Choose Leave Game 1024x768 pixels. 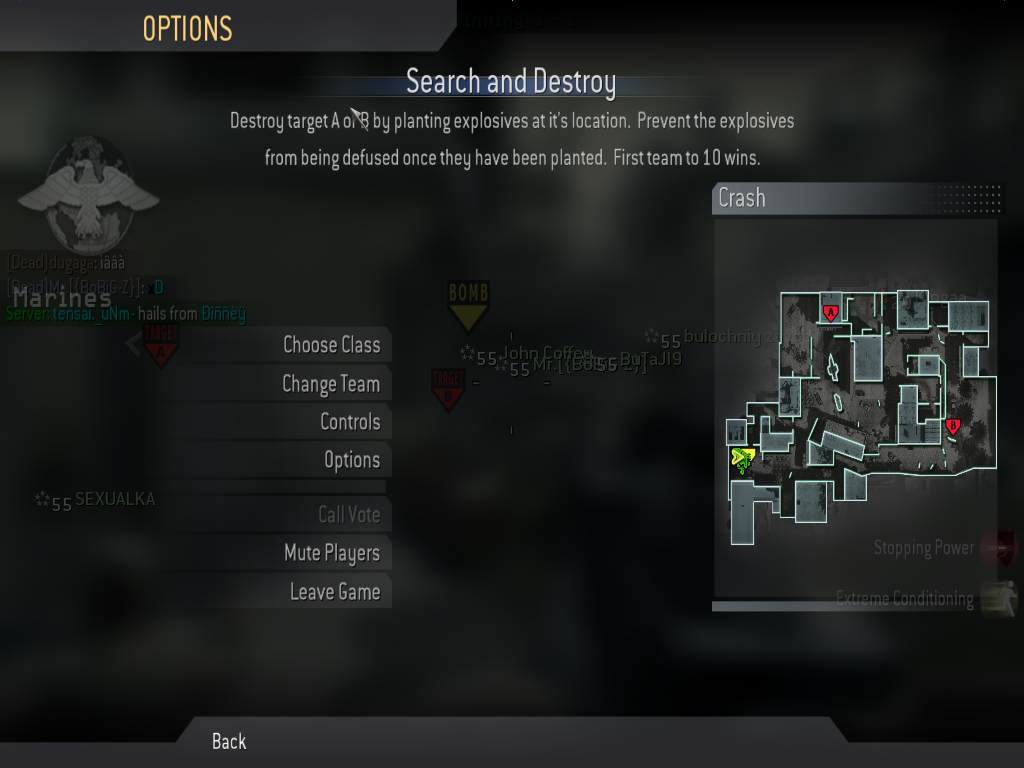click(334, 592)
